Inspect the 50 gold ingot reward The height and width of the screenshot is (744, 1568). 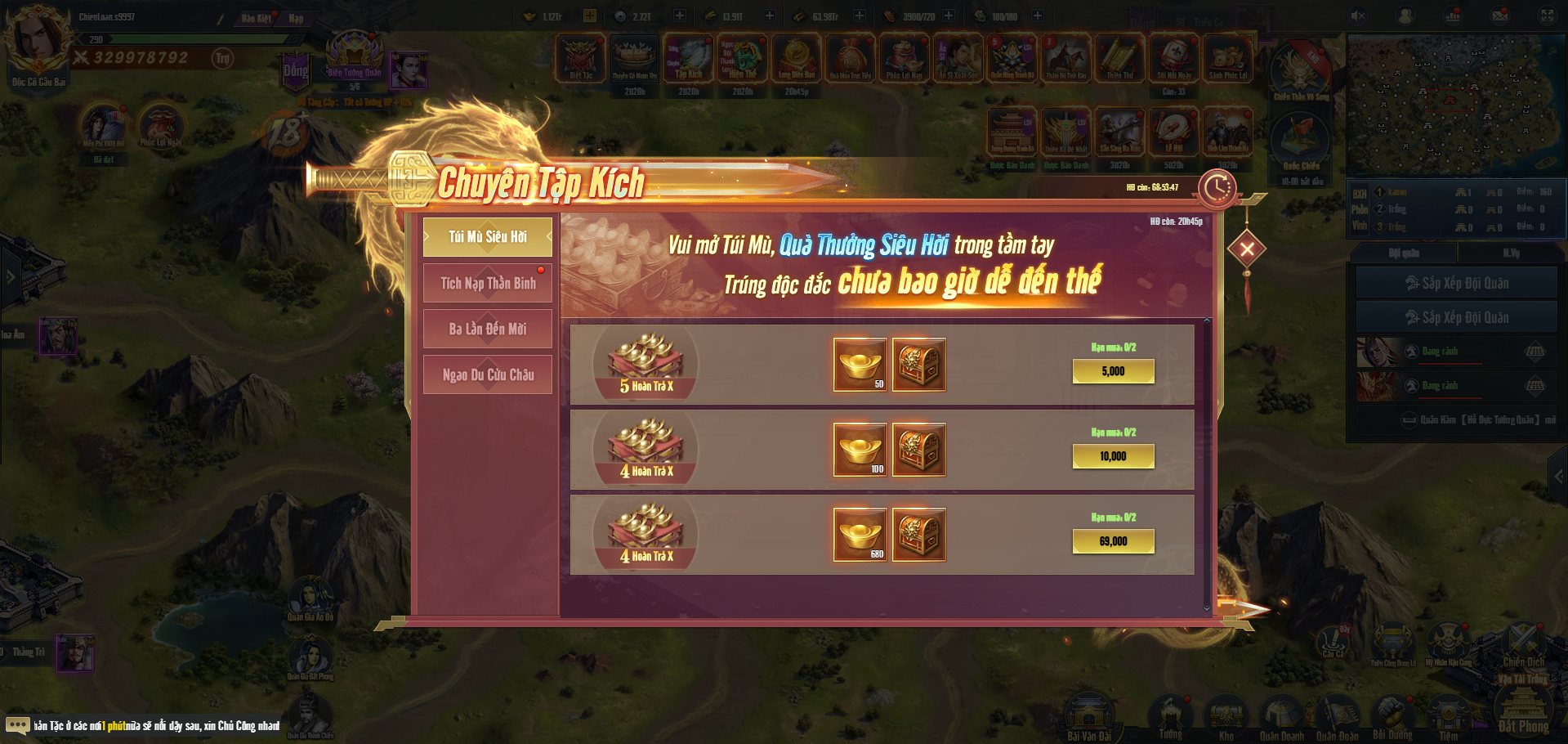[x=860, y=365]
